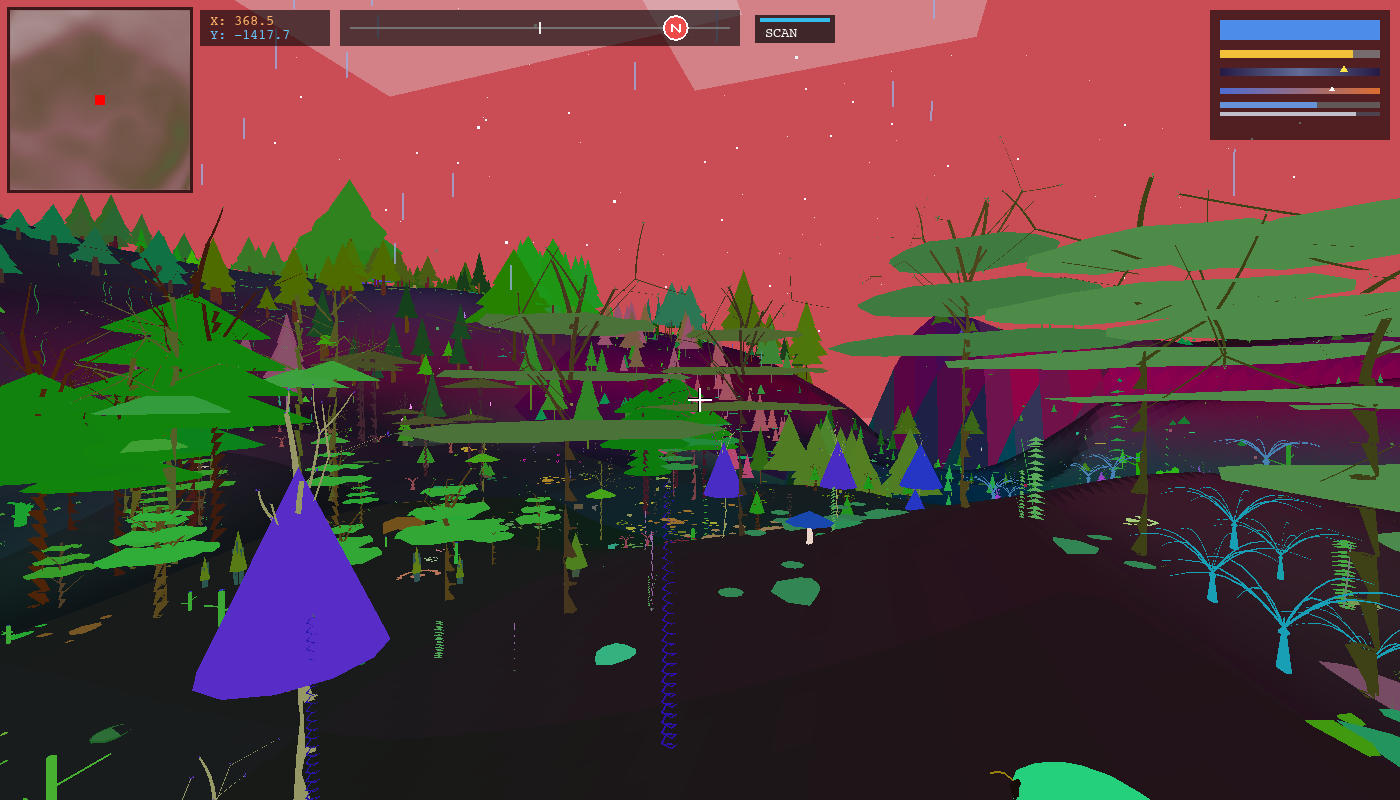
Task: Click the cyan charge bar above the SCAN label
Action: coord(795,18)
